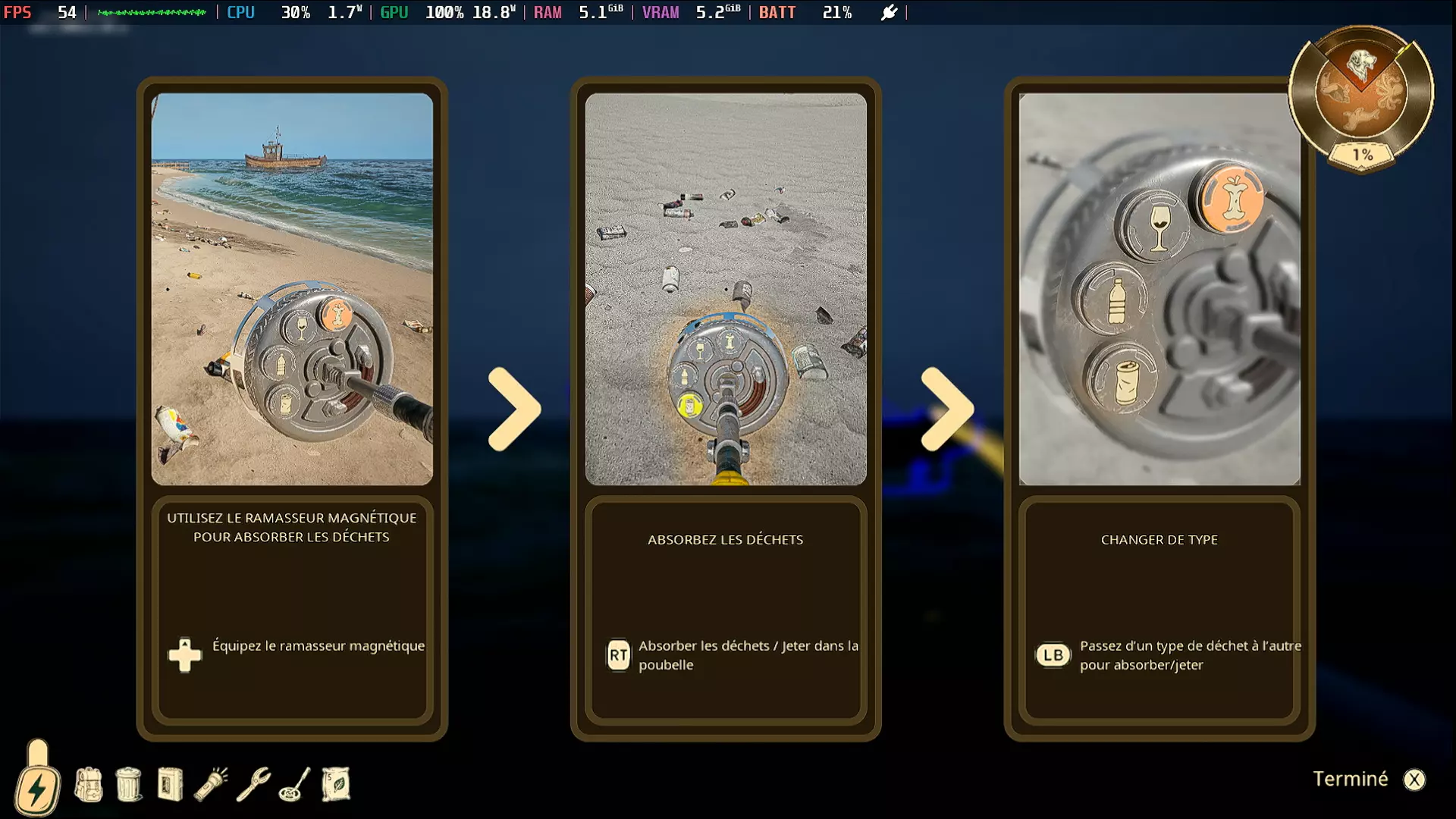Open the dog emblem progress badge
The height and width of the screenshot is (819, 1456).
1361,95
